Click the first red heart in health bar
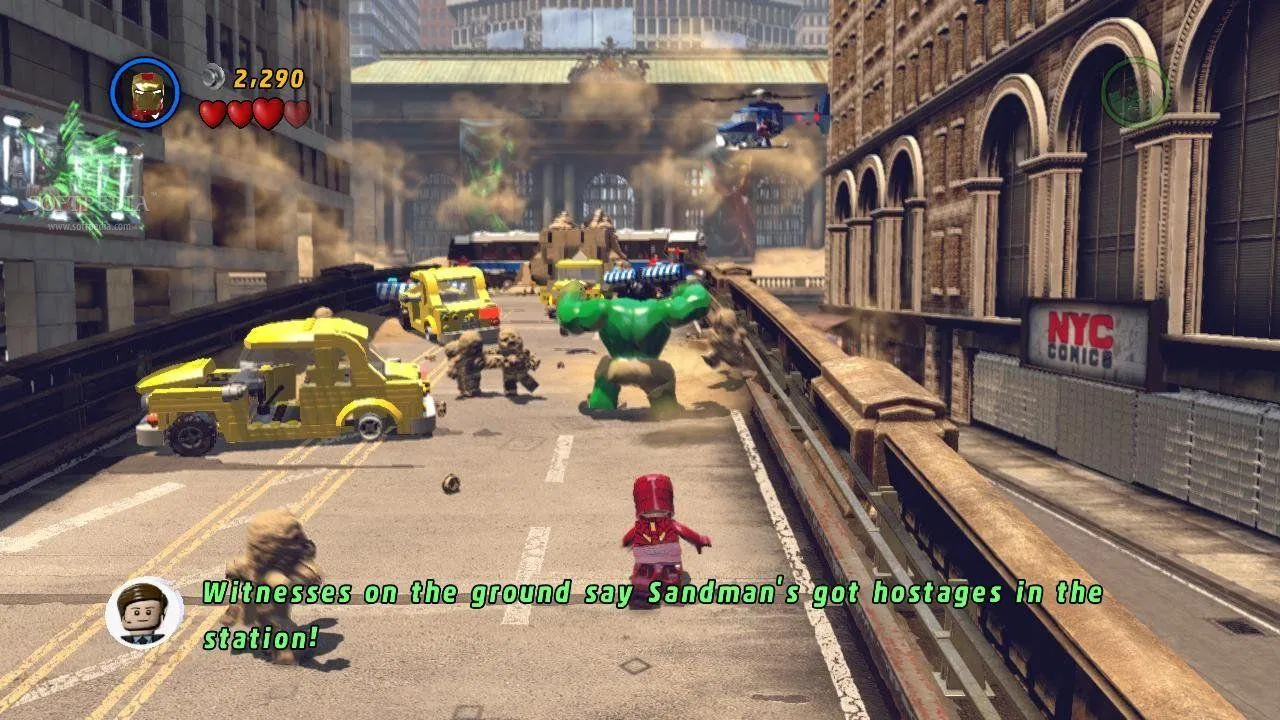 (213, 114)
